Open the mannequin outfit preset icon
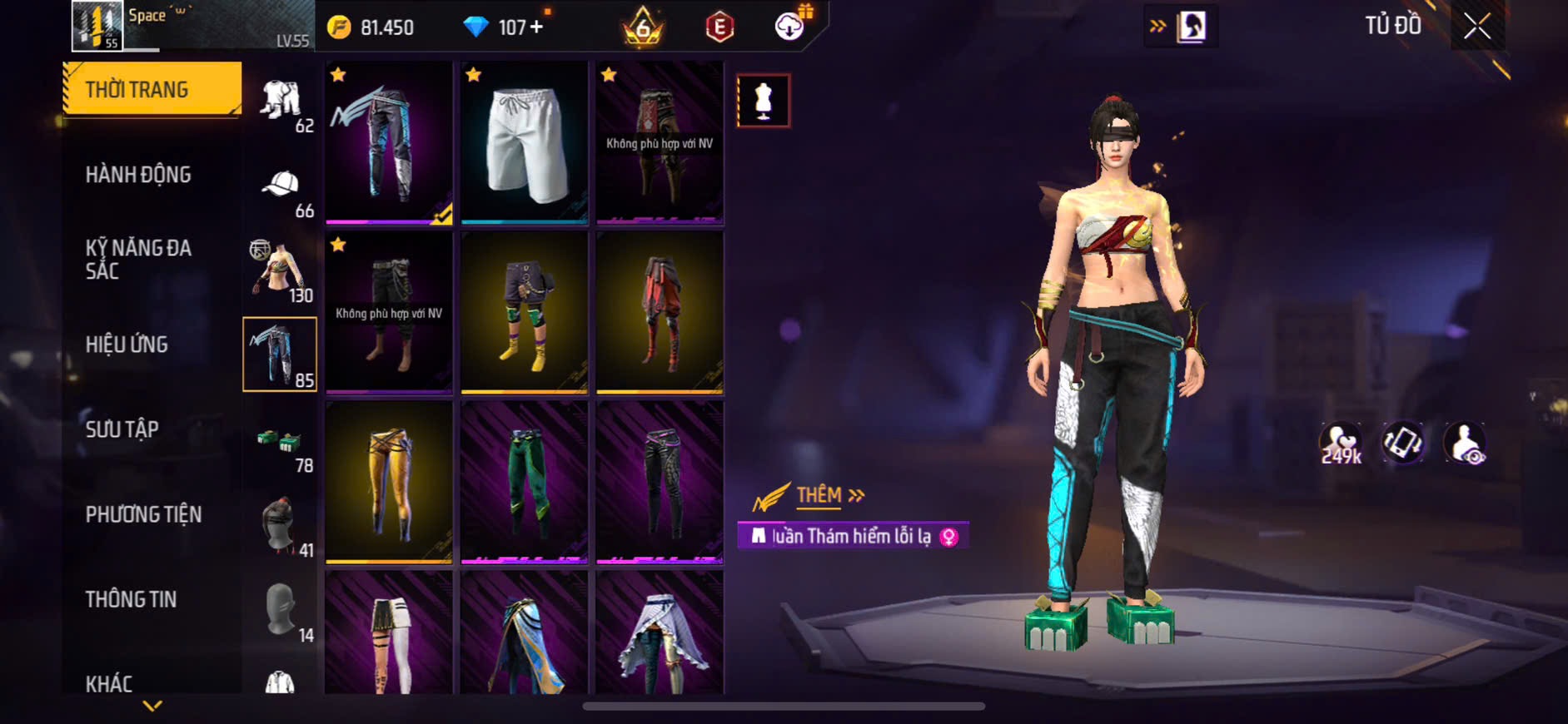This screenshot has width=1568, height=724. click(x=763, y=101)
